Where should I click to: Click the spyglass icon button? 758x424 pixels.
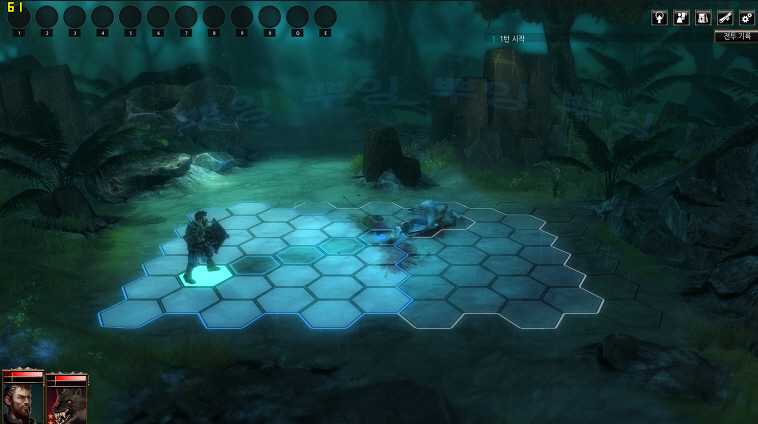click(725, 17)
